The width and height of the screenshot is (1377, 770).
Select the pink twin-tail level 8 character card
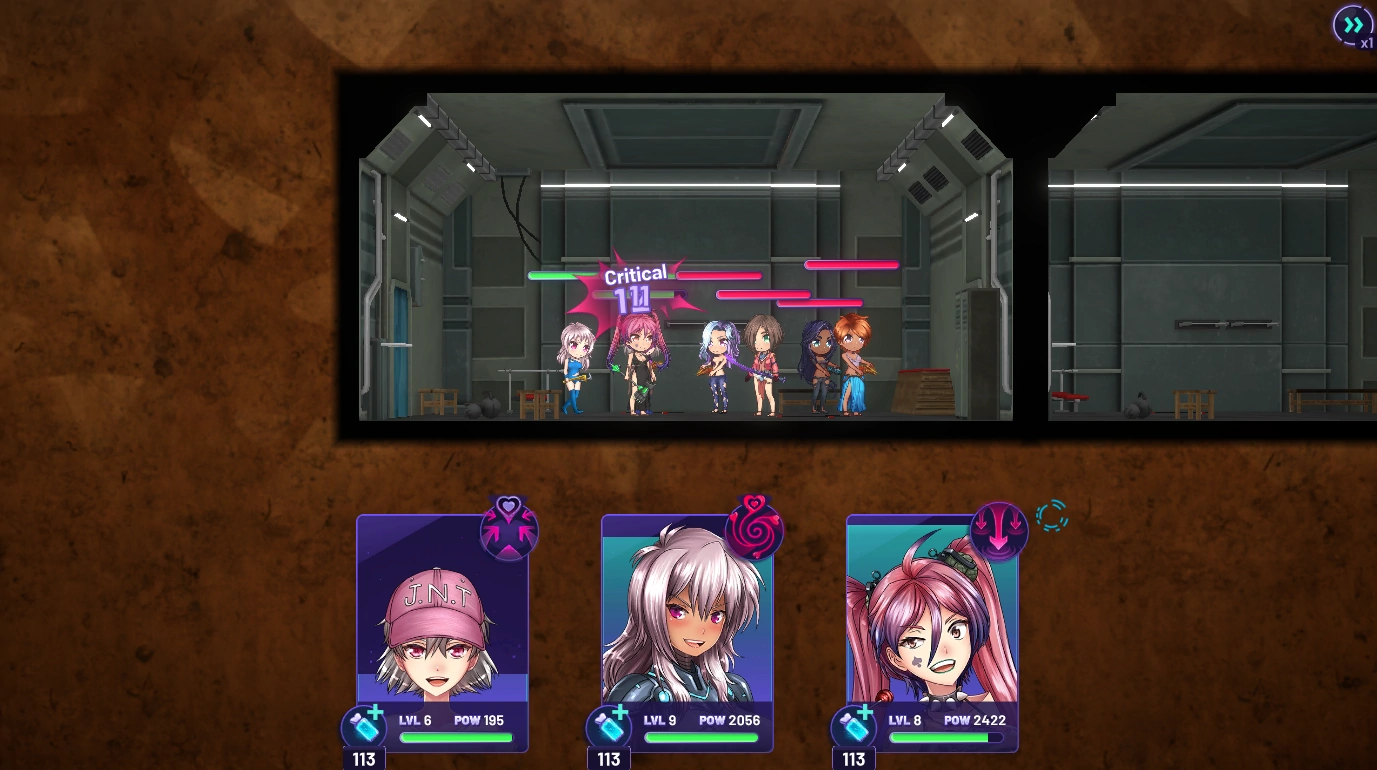(932, 620)
